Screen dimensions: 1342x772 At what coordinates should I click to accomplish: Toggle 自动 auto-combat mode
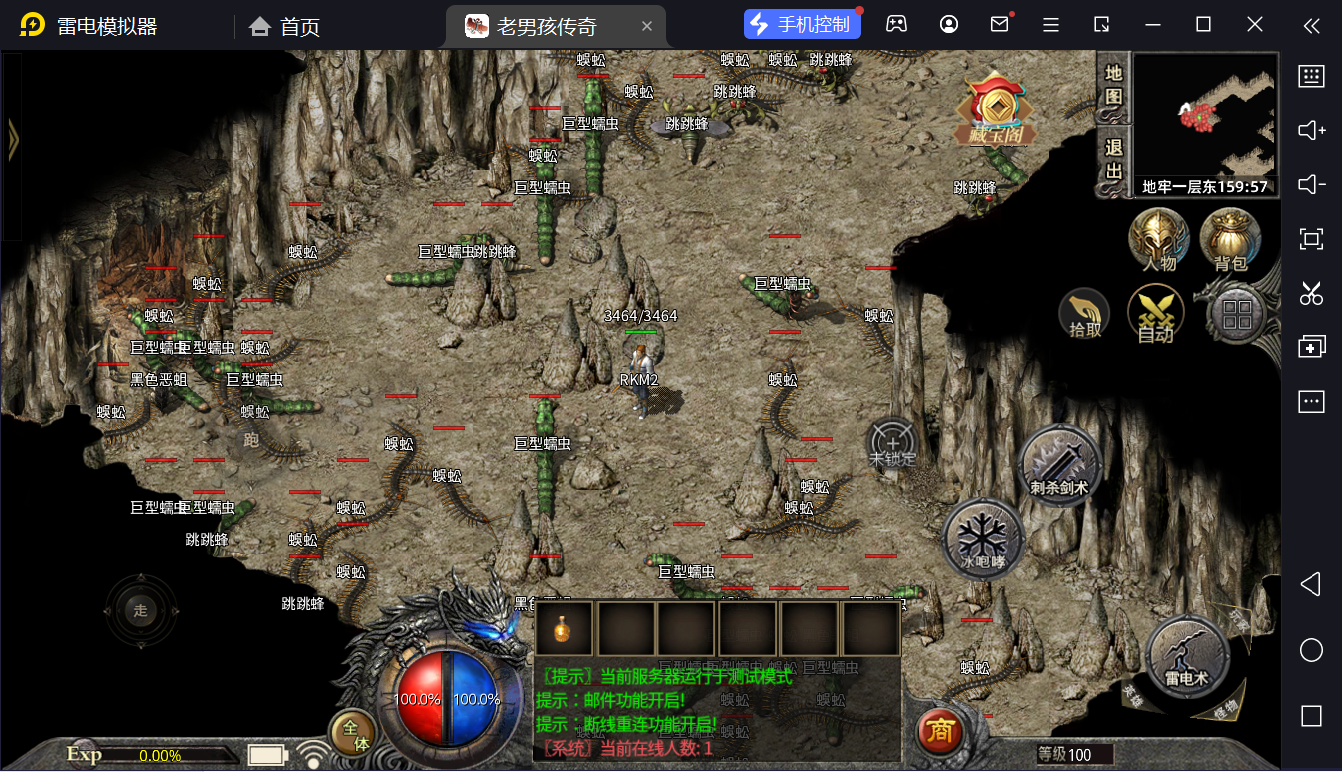(1156, 315)
